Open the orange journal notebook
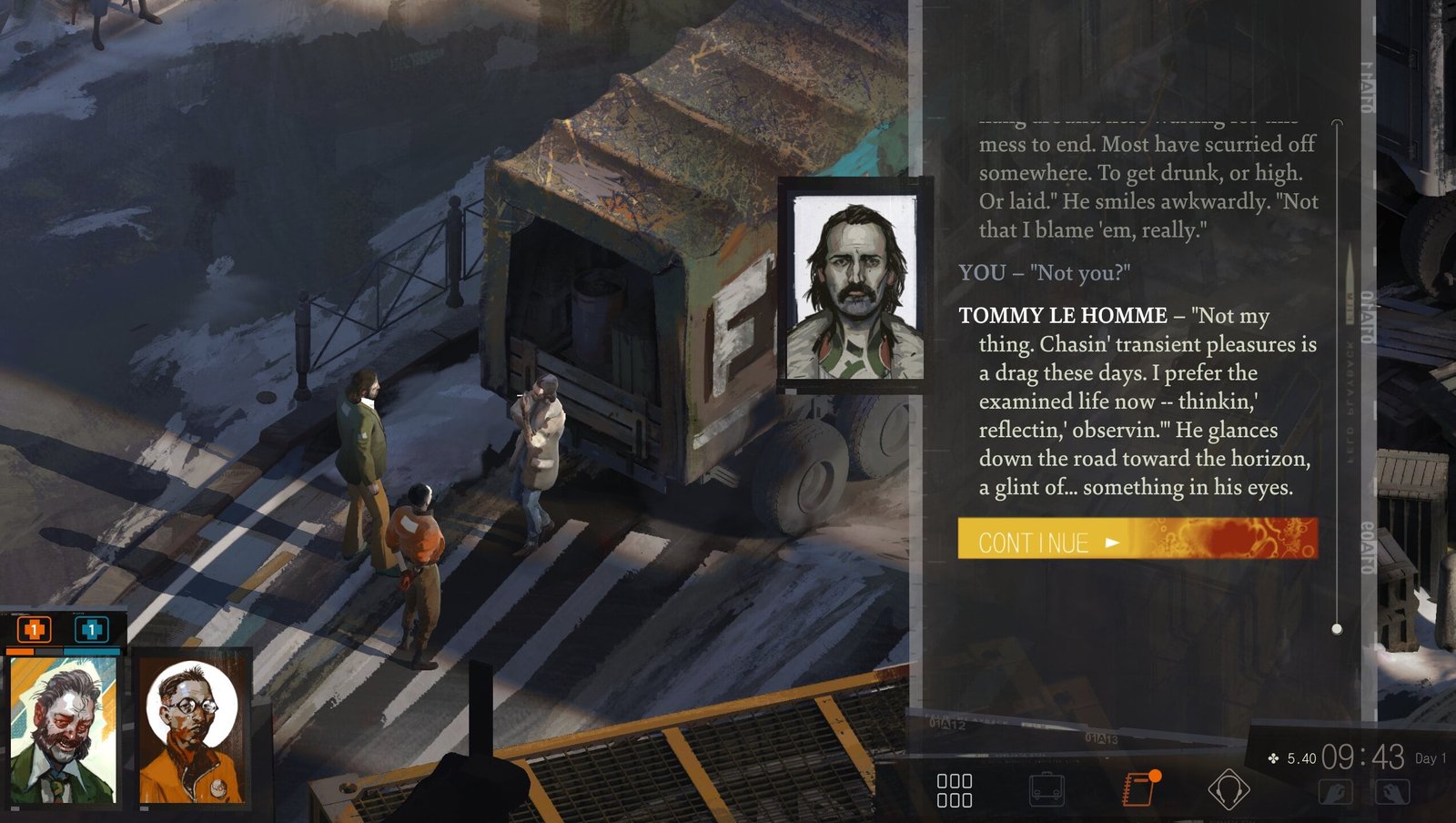The width and height of the screenshot is (1456, 823). [1139, 788]
